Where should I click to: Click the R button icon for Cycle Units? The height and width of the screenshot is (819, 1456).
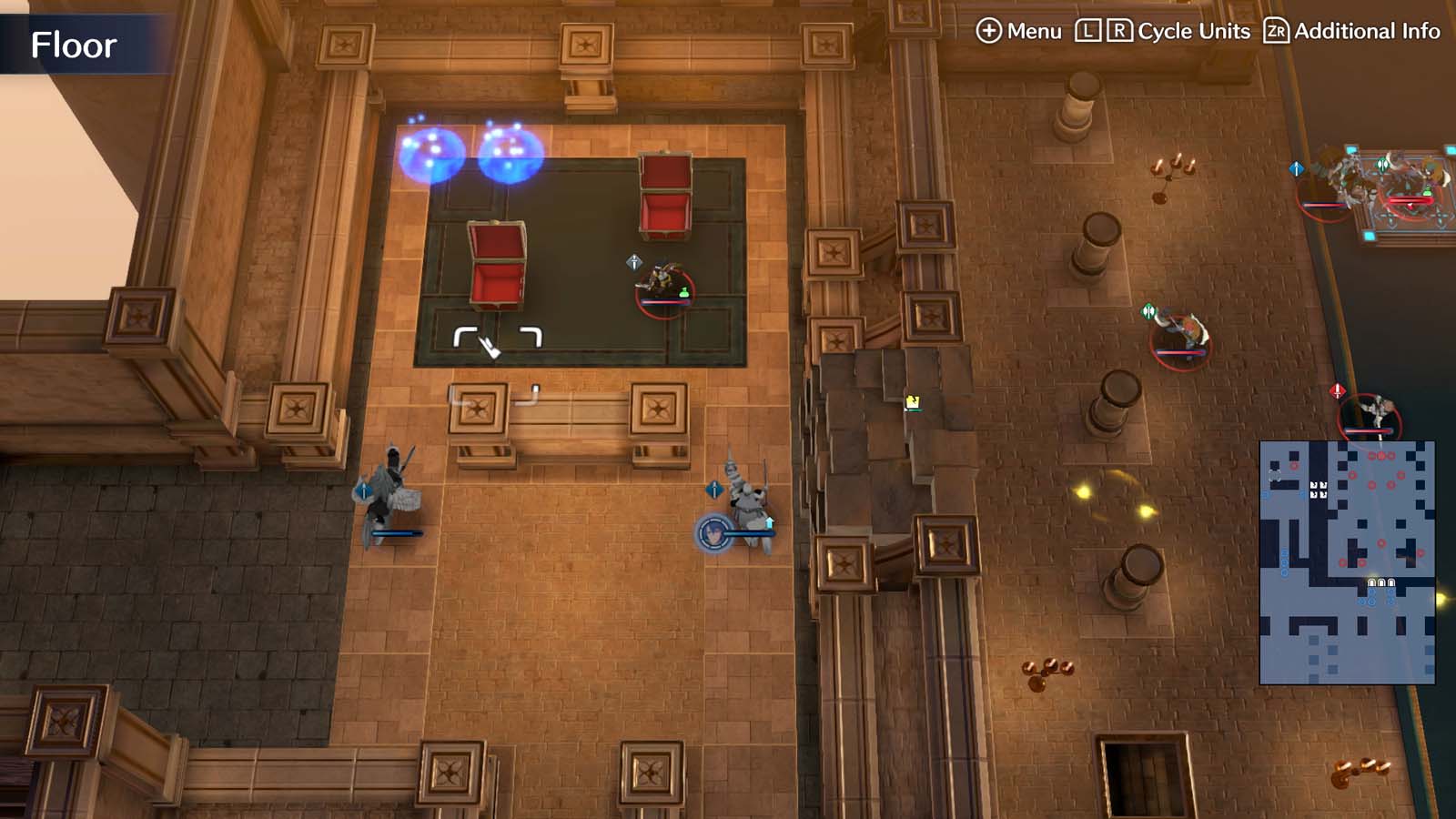coord(1122,30)
